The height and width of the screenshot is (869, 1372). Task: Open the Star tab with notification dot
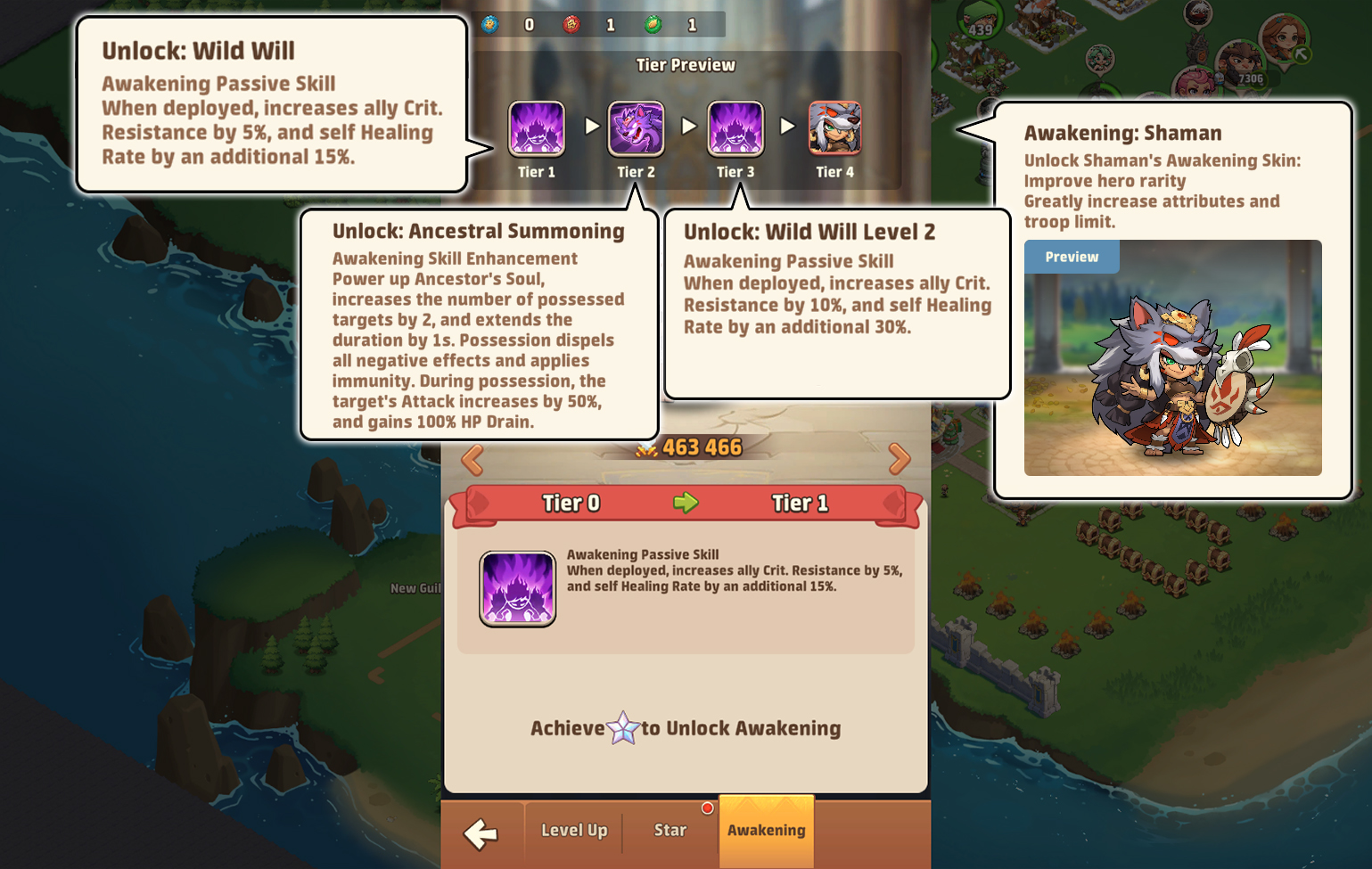click(669, 830)
